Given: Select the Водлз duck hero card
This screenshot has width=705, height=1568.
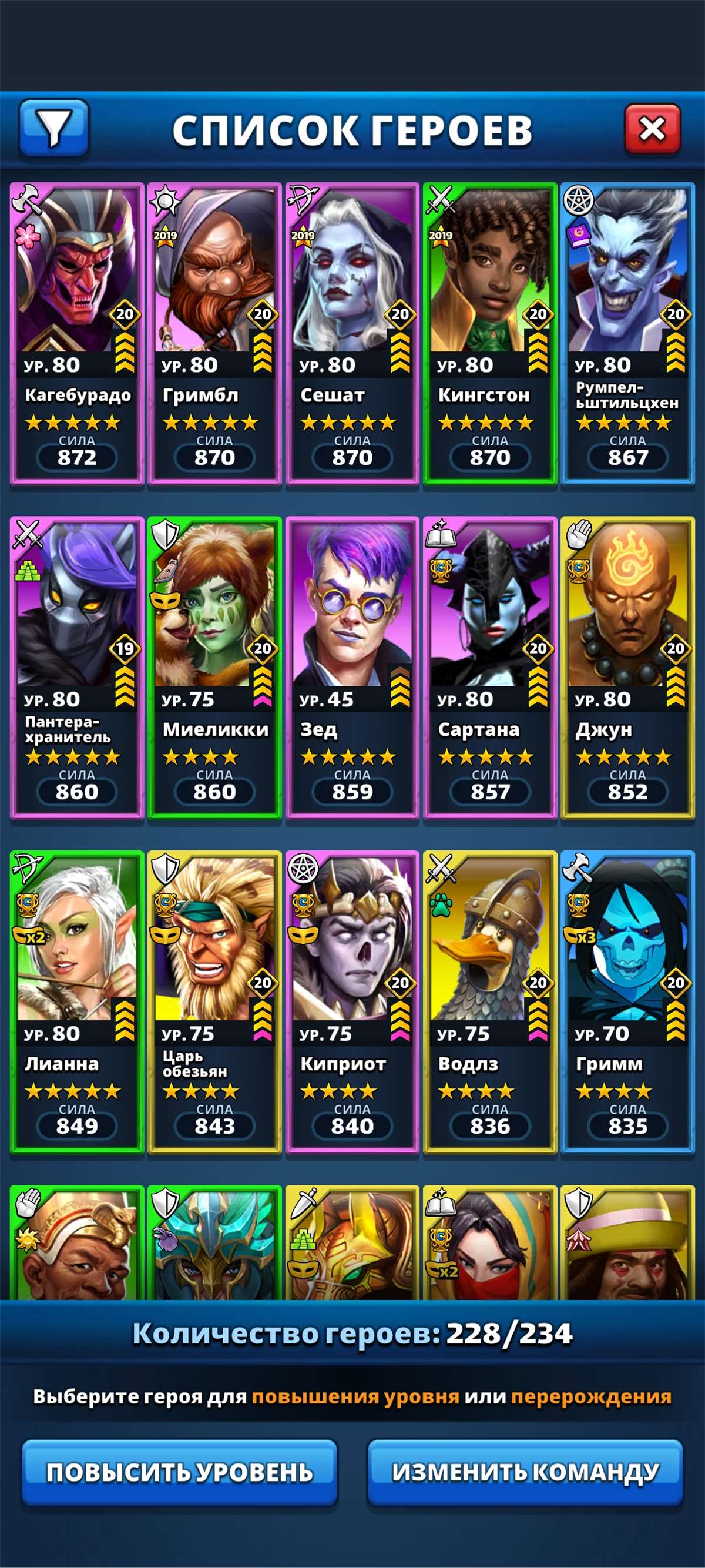Looking at the screenshot, I should pyautogui.click(x=489, y=1001).
